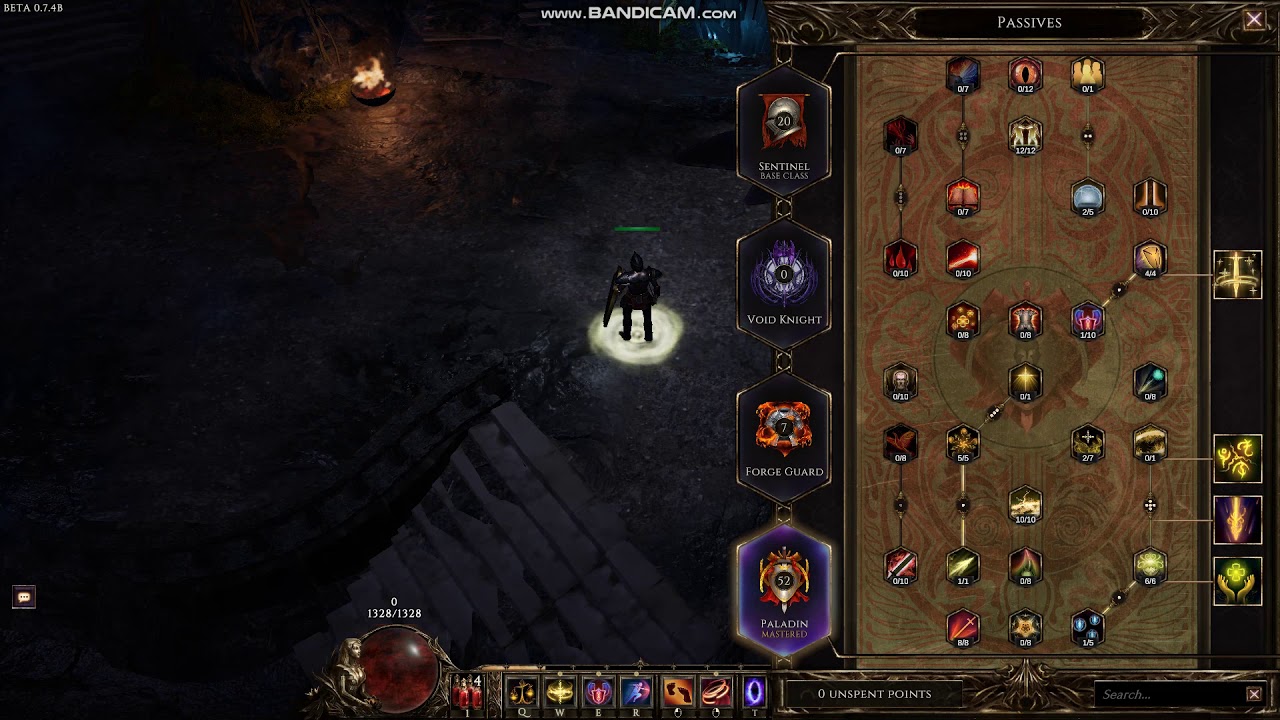Click the red sword passive node (8/8)
Viewport: 1280px width, 720px height.
pyautogui.click(x=962, y=627)
